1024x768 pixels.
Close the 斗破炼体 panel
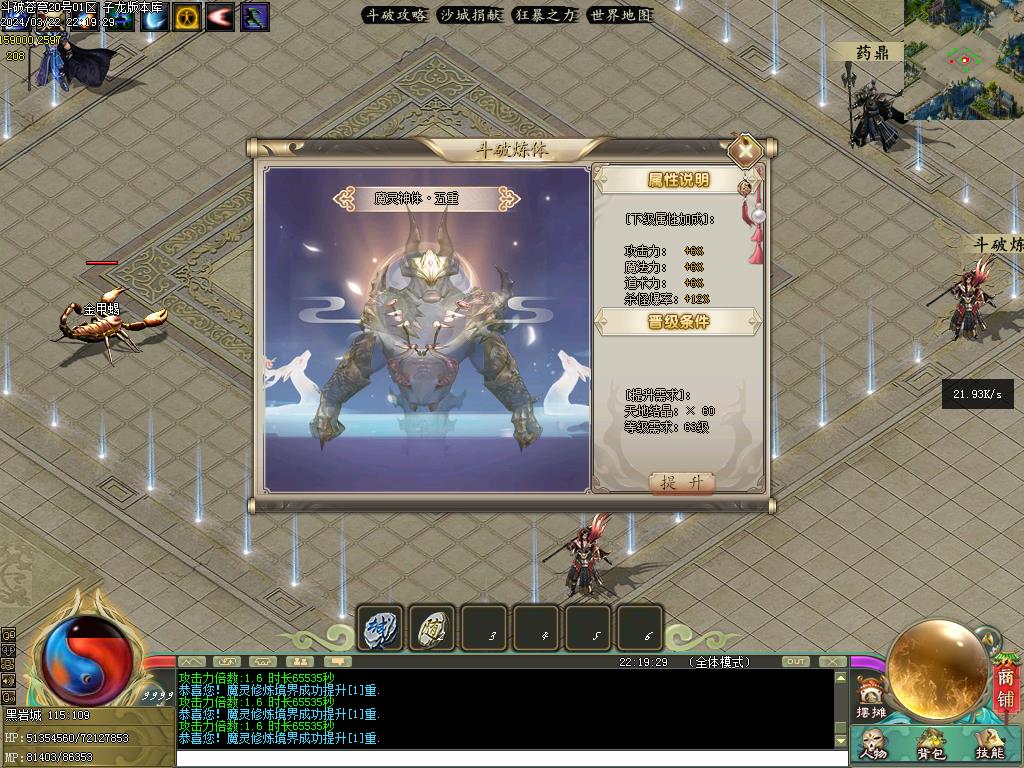[x=745, y=152]
